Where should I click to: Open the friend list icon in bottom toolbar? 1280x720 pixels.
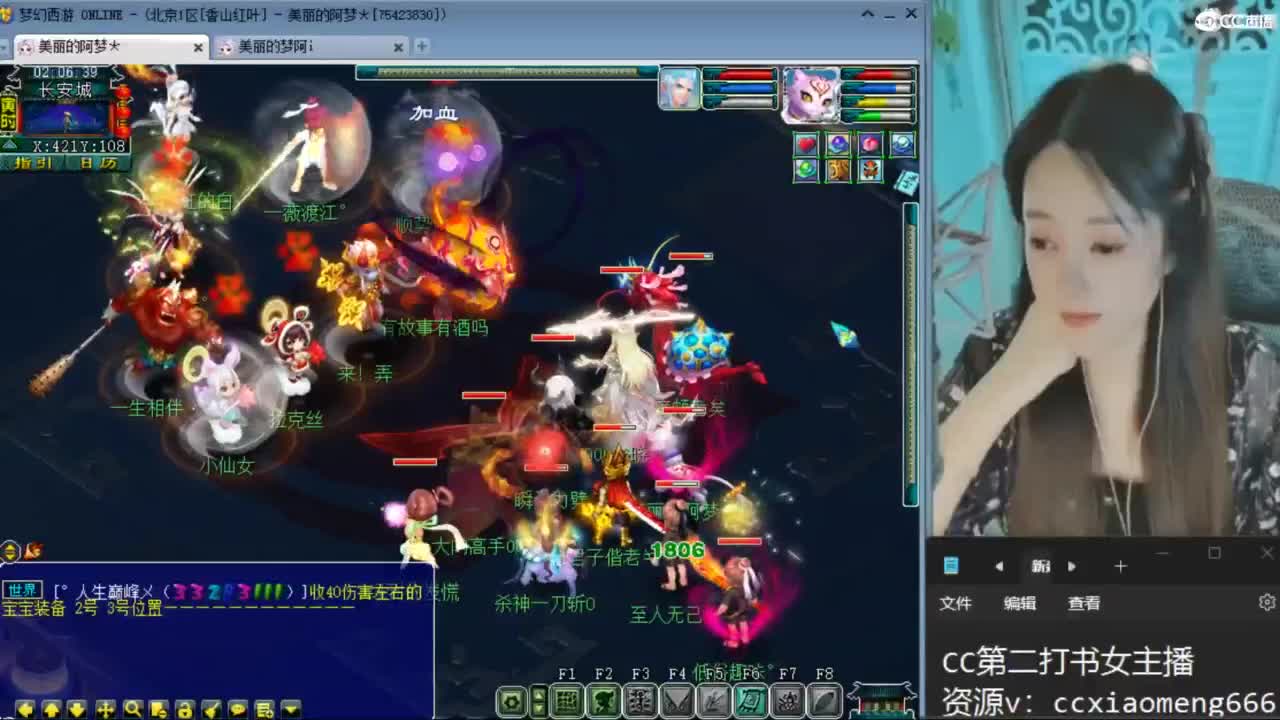click(264, 708)
